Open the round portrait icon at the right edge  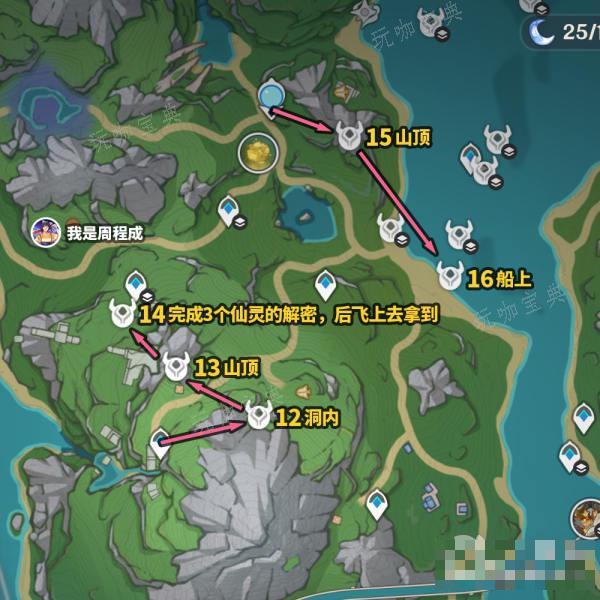587,518
